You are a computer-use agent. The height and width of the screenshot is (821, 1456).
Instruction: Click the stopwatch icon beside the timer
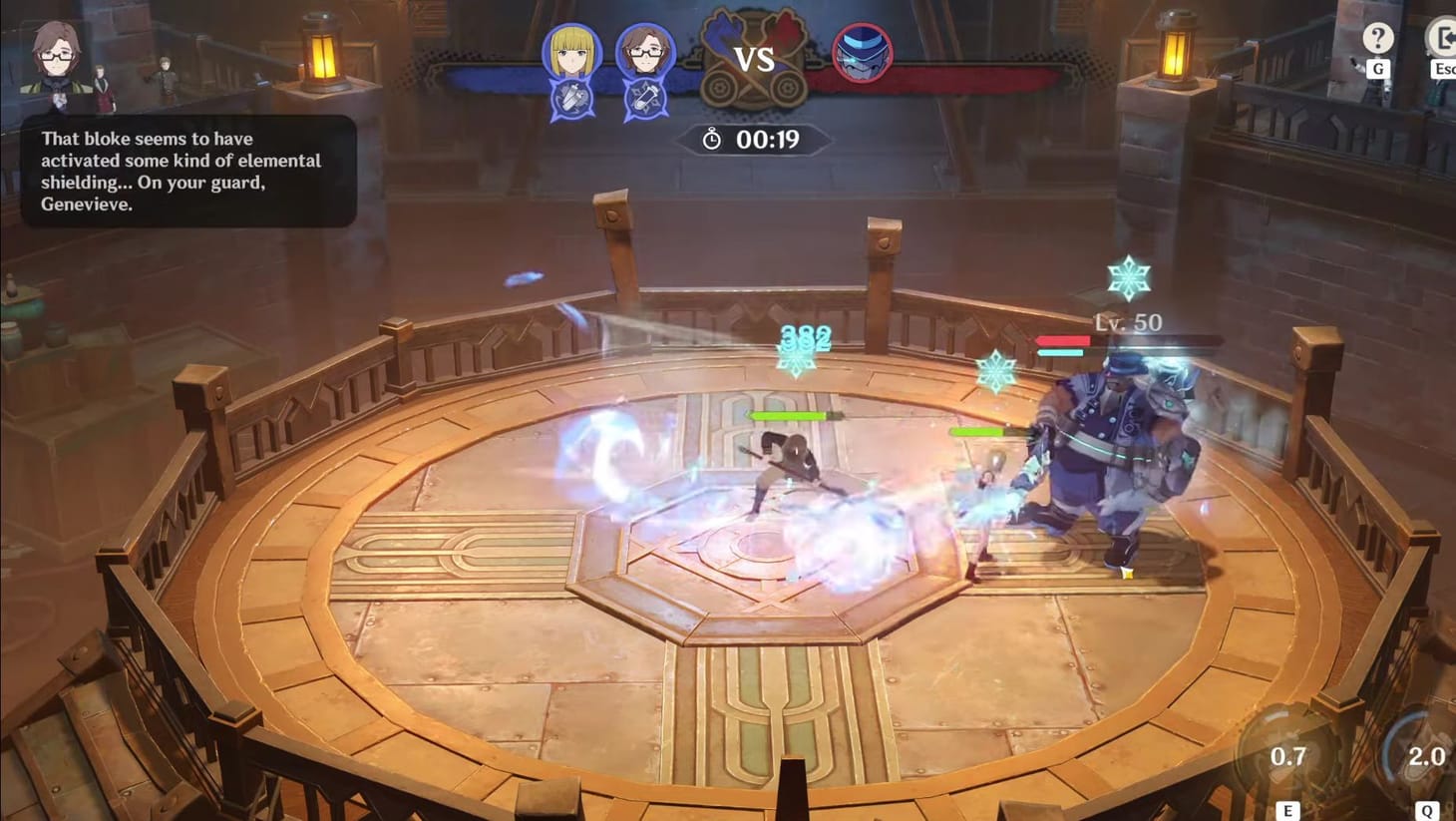pyautogui.click(x=711, y=141)
